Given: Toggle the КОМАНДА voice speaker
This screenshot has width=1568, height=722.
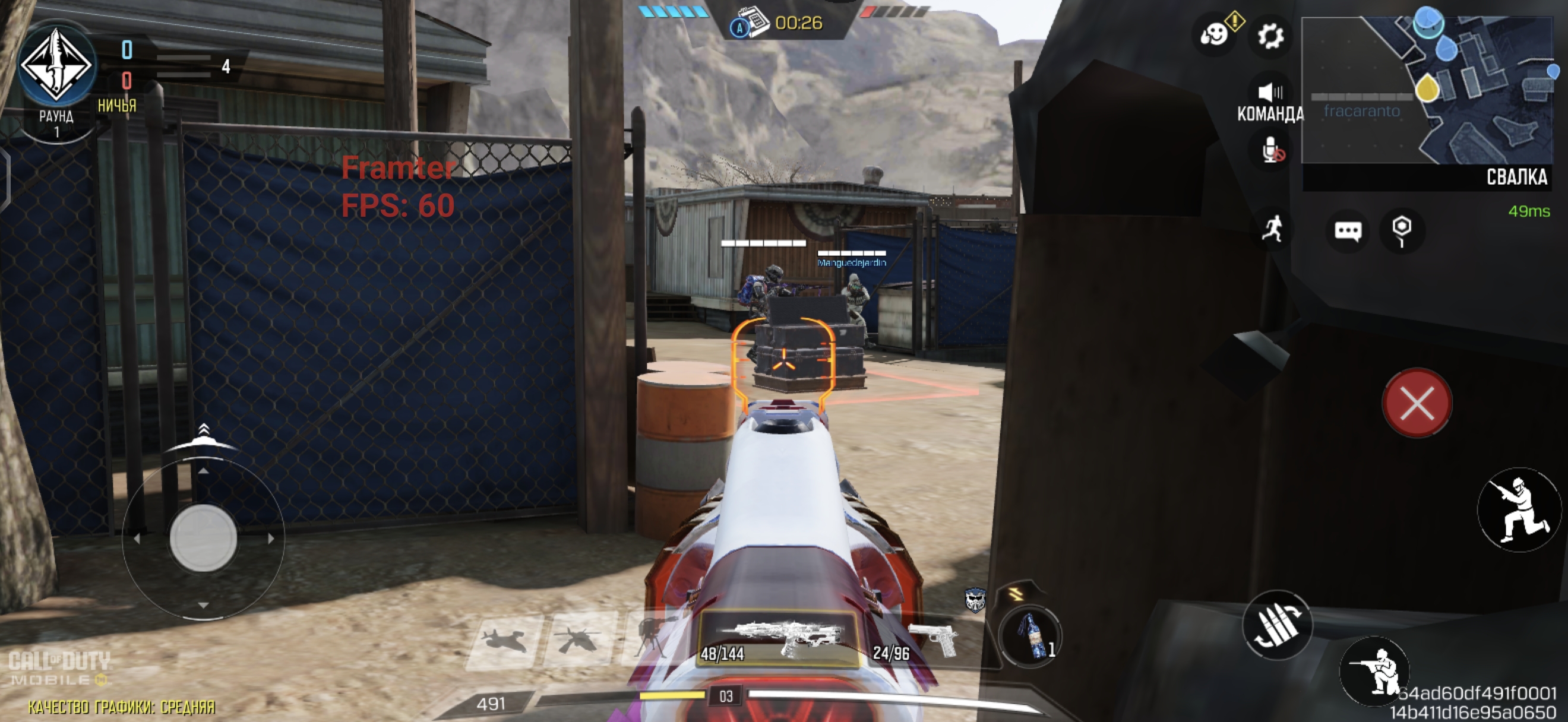Looking at the screenshot, I should 1270,93.
